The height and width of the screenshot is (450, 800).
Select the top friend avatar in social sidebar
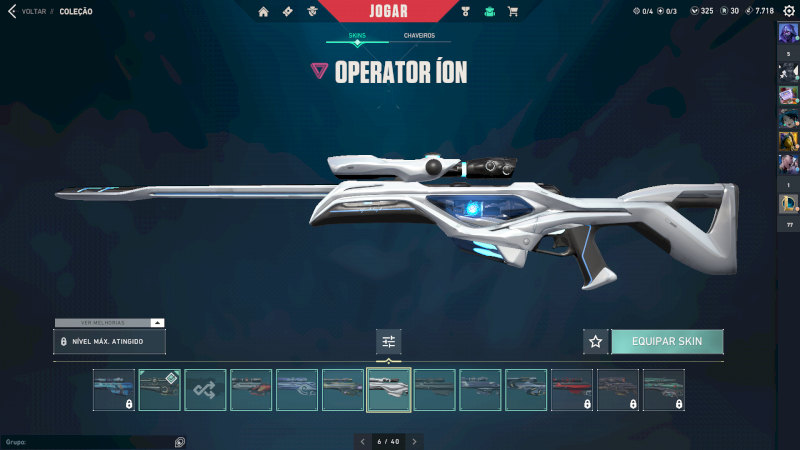tap(788, 32)
